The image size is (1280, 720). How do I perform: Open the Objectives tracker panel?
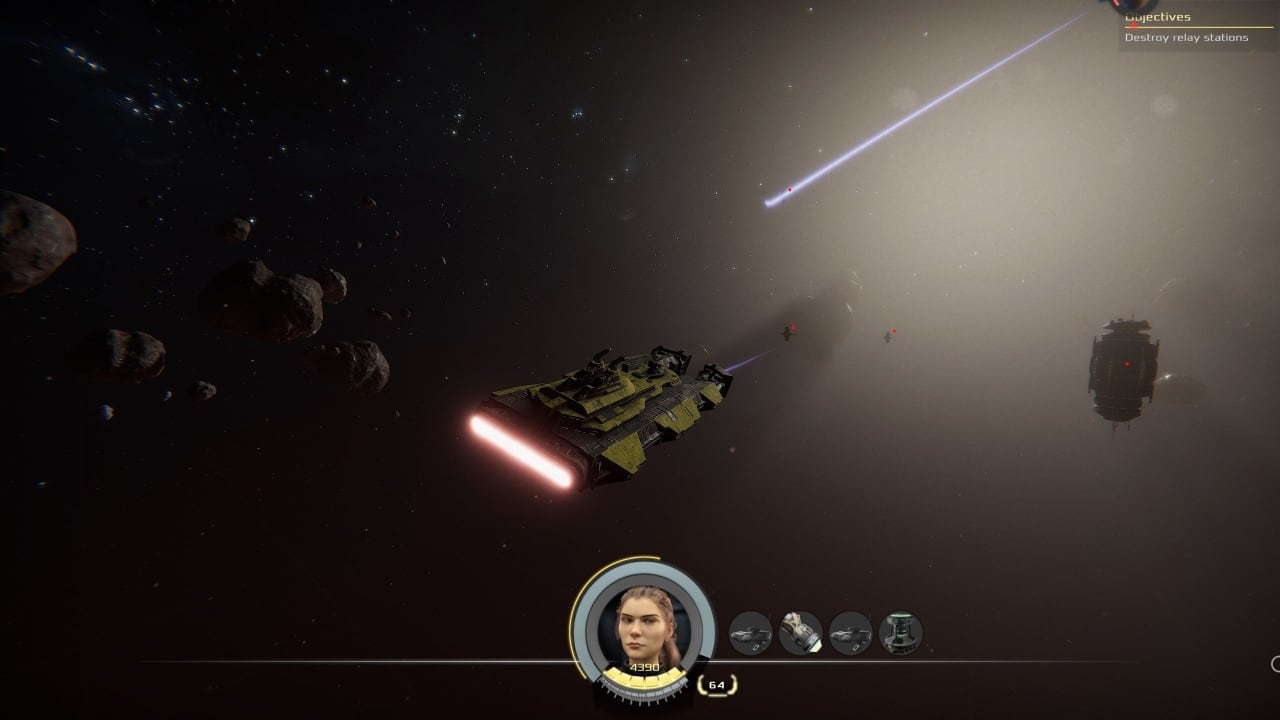[1158, 17]
